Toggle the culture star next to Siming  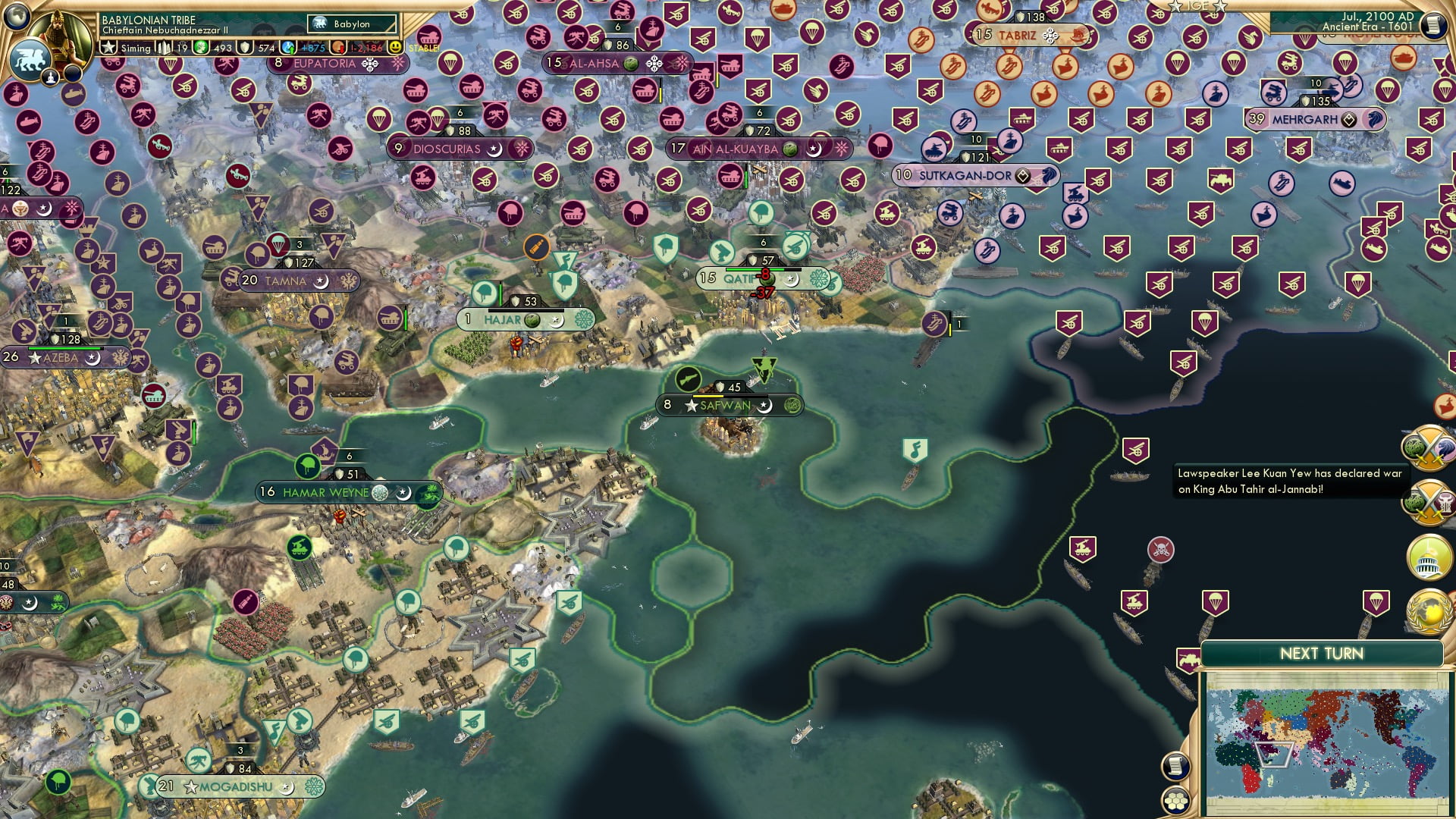pyautogui.click(x=108, y=49)
